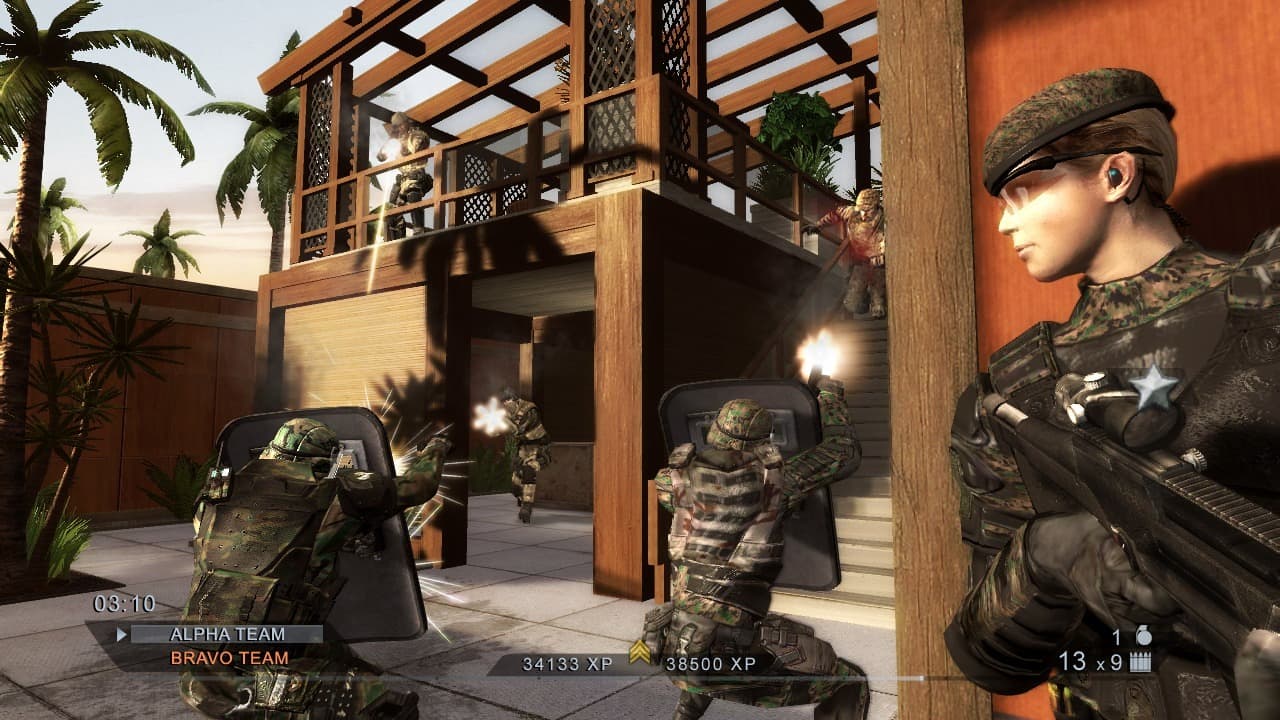This screenshot has width=1280, height=720.
Task: Expand the 38500 XP progress details
Action: pyautogui.click(x=711, y=662)
